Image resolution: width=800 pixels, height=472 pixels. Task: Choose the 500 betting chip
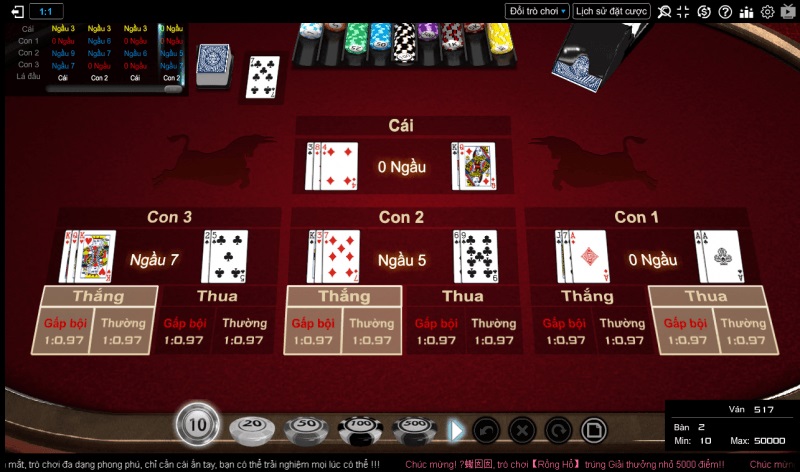click(415, 428)
